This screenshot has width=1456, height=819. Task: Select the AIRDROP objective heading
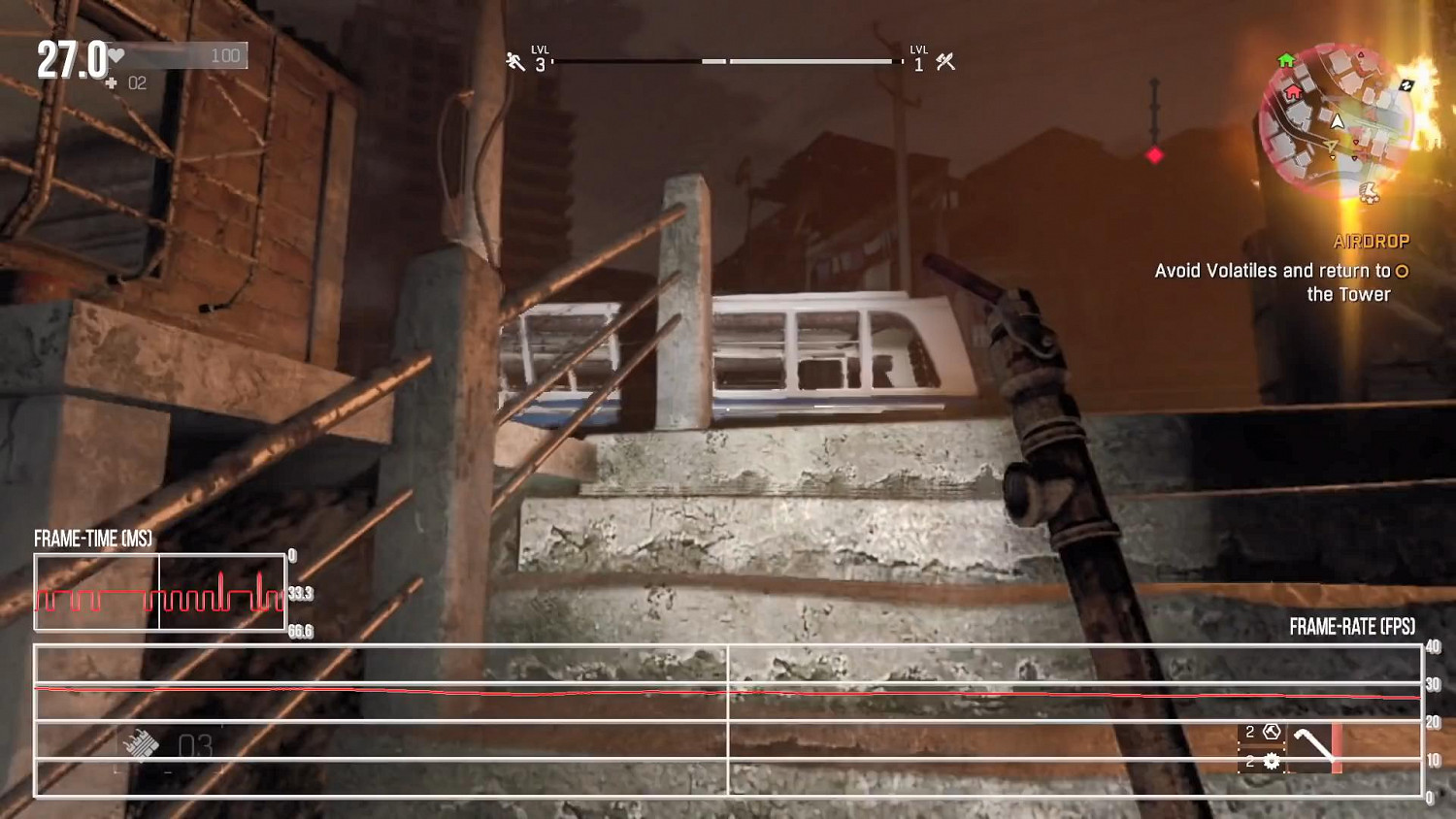pyautogui.click(x=1374, y=242)
